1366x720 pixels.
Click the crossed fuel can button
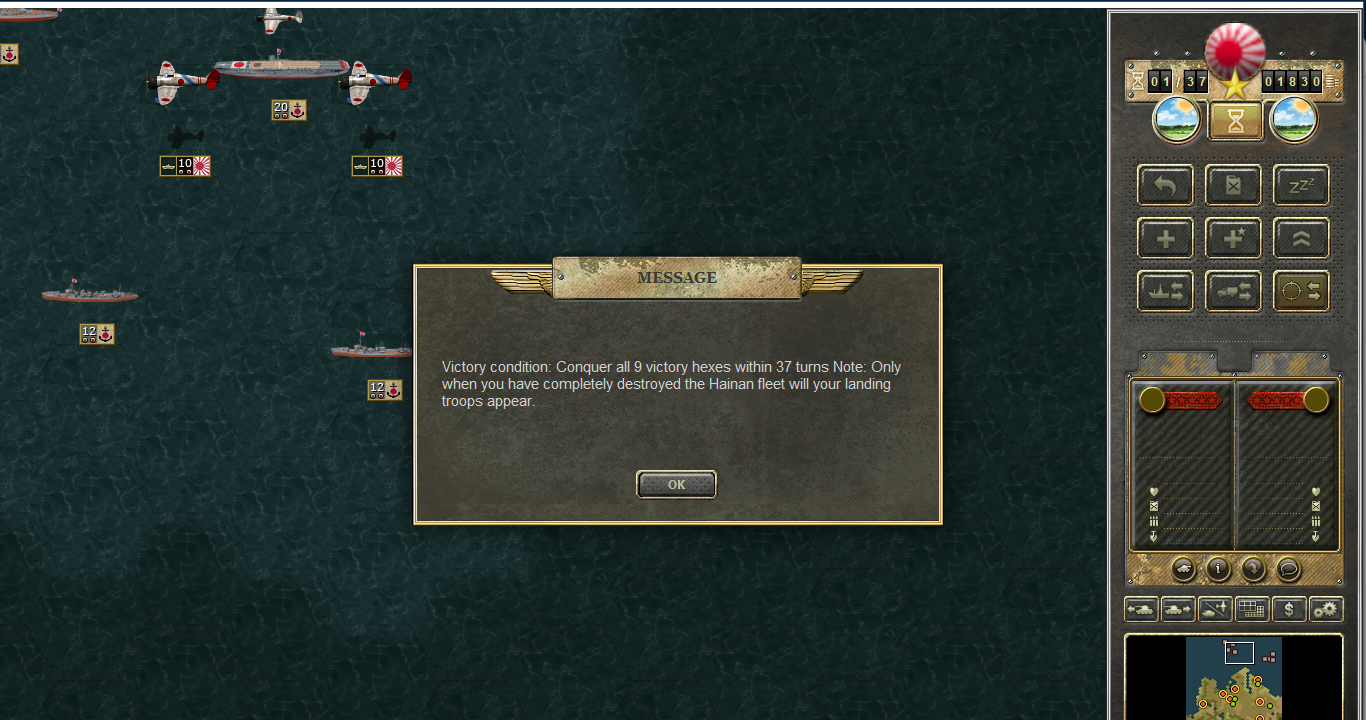pyautogui.click(x=1233, y=185)
